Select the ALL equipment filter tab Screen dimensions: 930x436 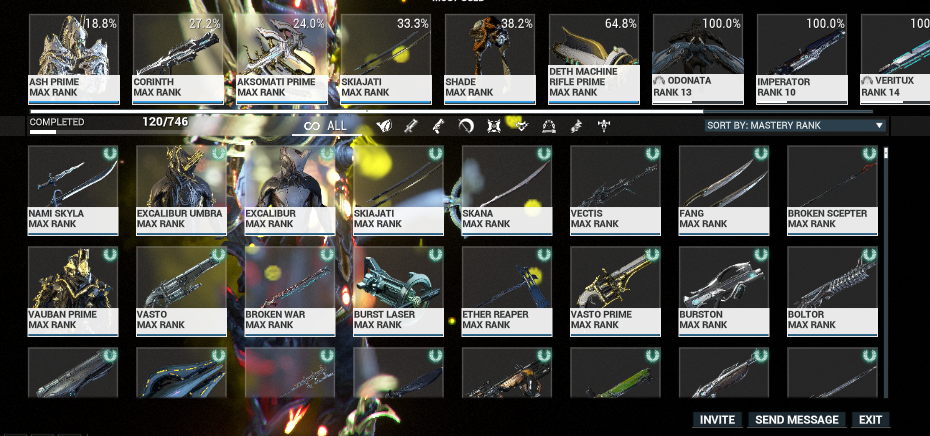326,126
